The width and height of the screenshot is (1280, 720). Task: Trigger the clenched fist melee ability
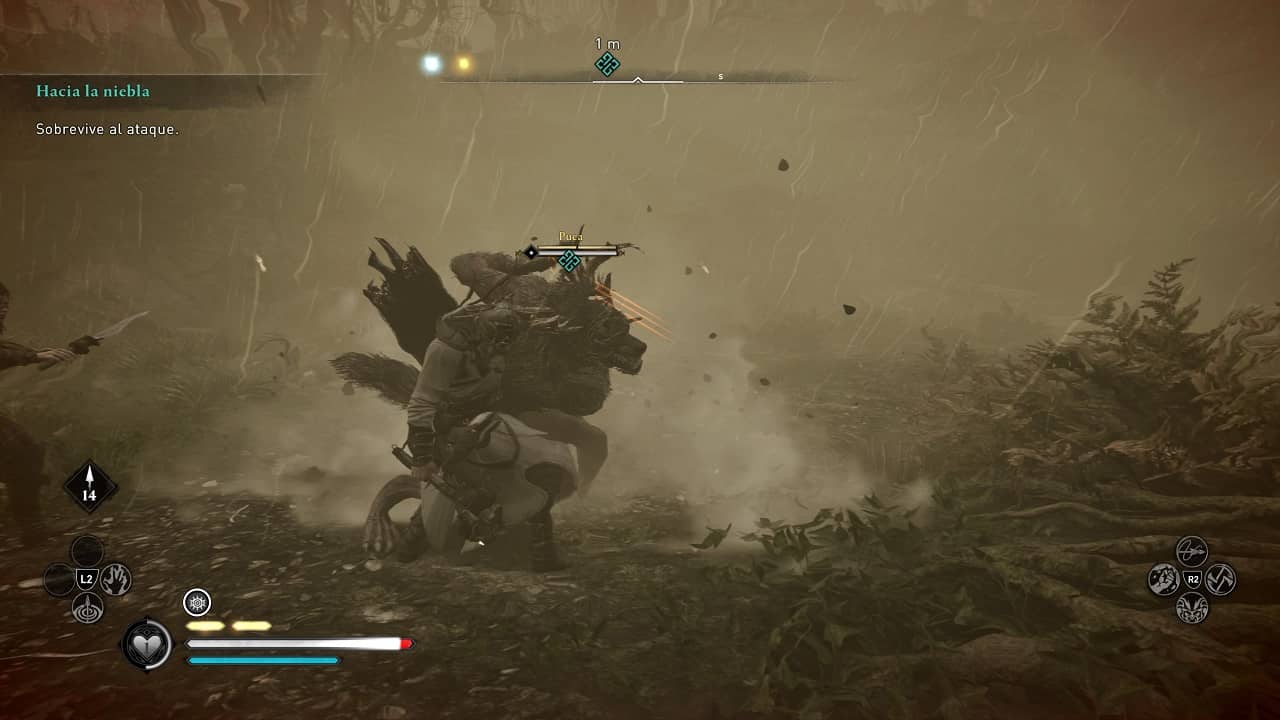tap(1163, 579)
